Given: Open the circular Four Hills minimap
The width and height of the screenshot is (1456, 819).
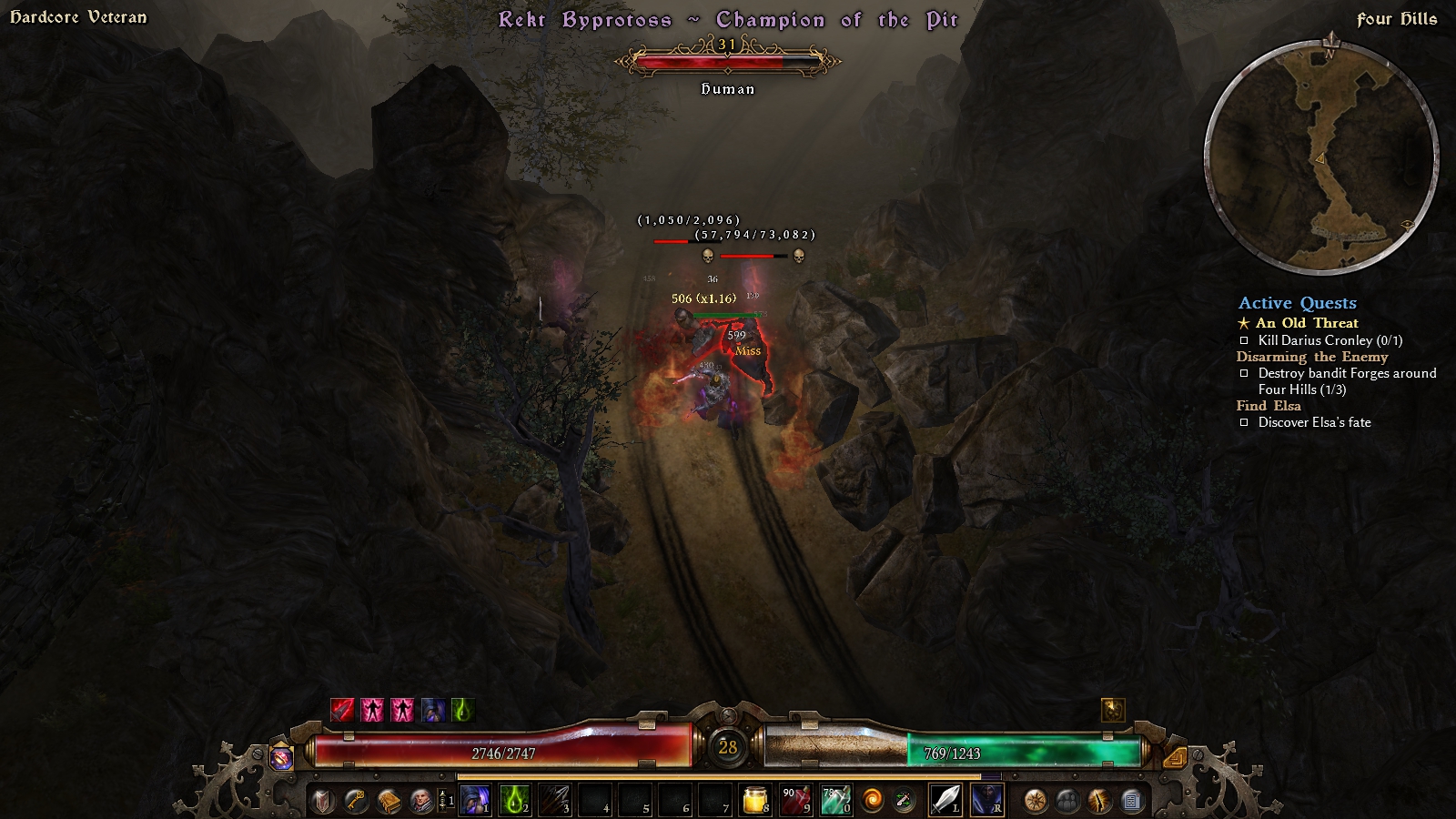Looking at the screenshot, I should click(x=1321, y=157).
